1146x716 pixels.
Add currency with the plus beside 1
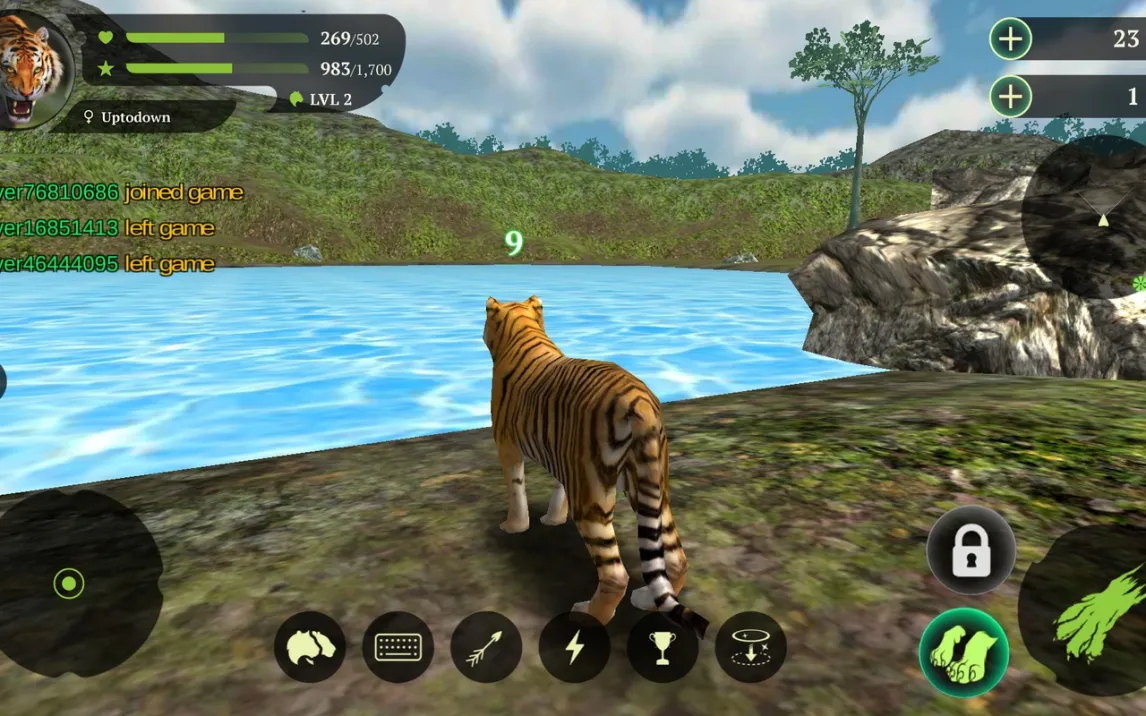[1010, 97]
